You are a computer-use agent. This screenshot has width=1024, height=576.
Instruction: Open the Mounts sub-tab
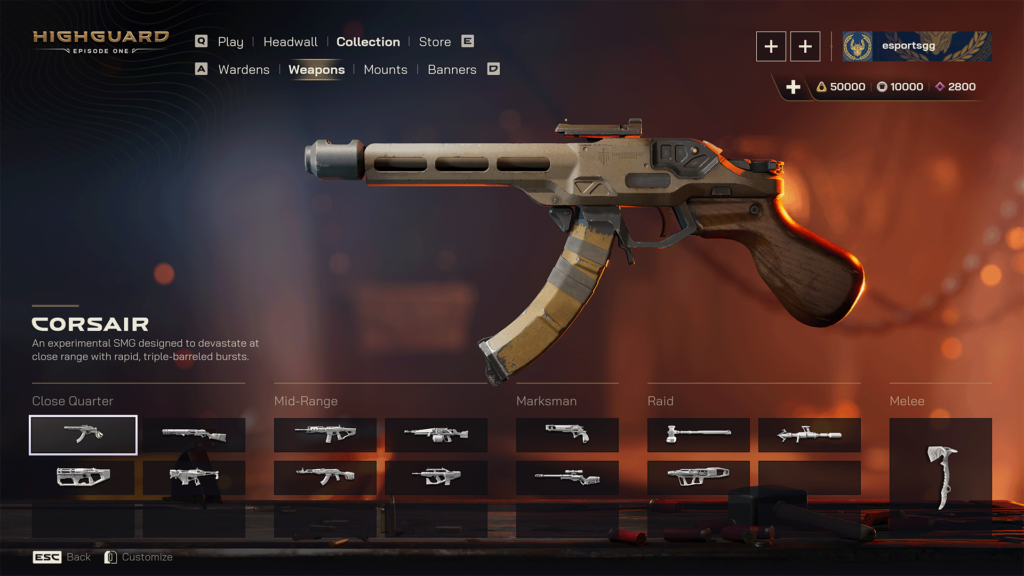[385, 70]
